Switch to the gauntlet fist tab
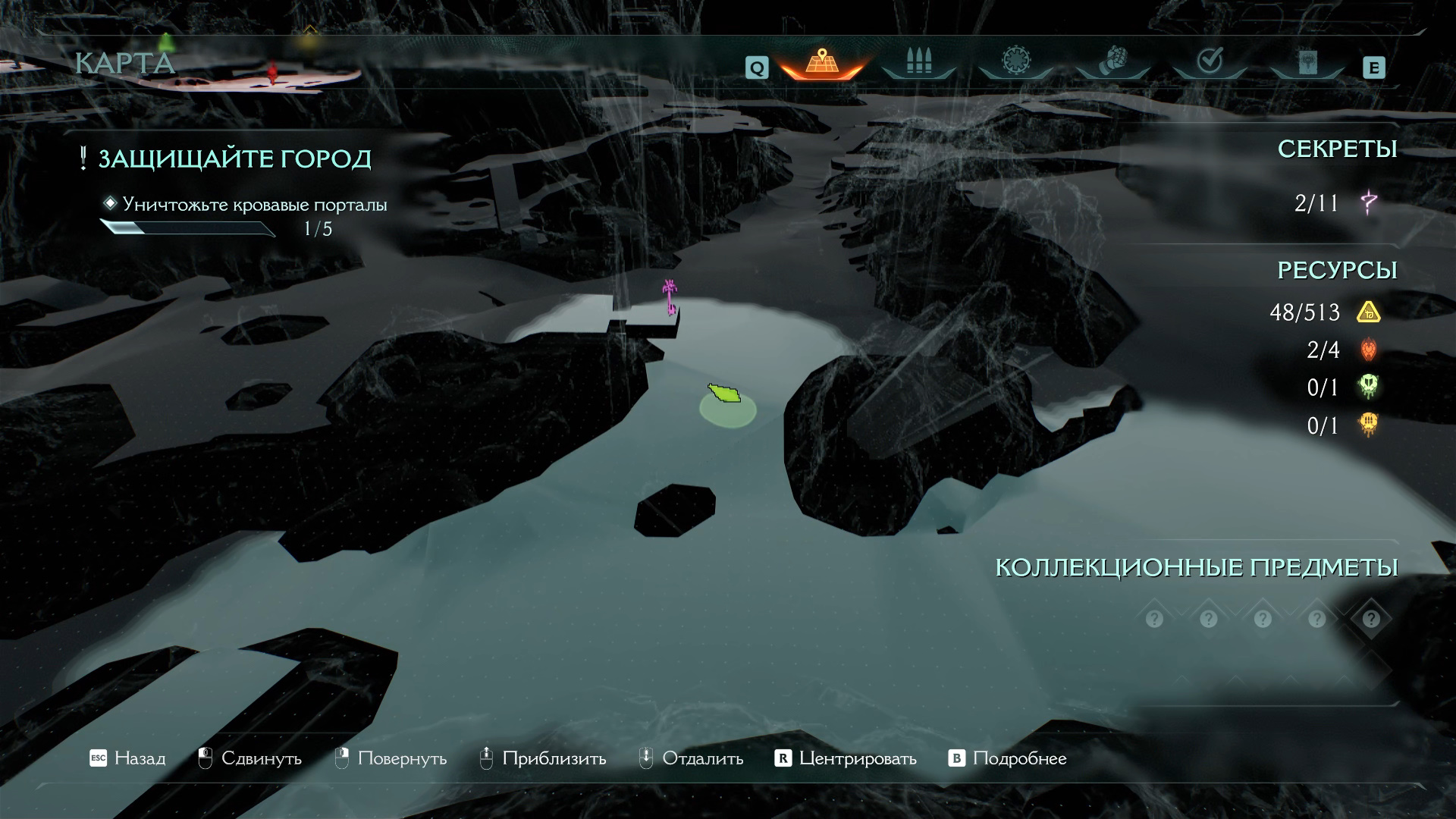The width and height of the screenshot is (1456, 819). pyautogui.click(x=1112, y=62)
